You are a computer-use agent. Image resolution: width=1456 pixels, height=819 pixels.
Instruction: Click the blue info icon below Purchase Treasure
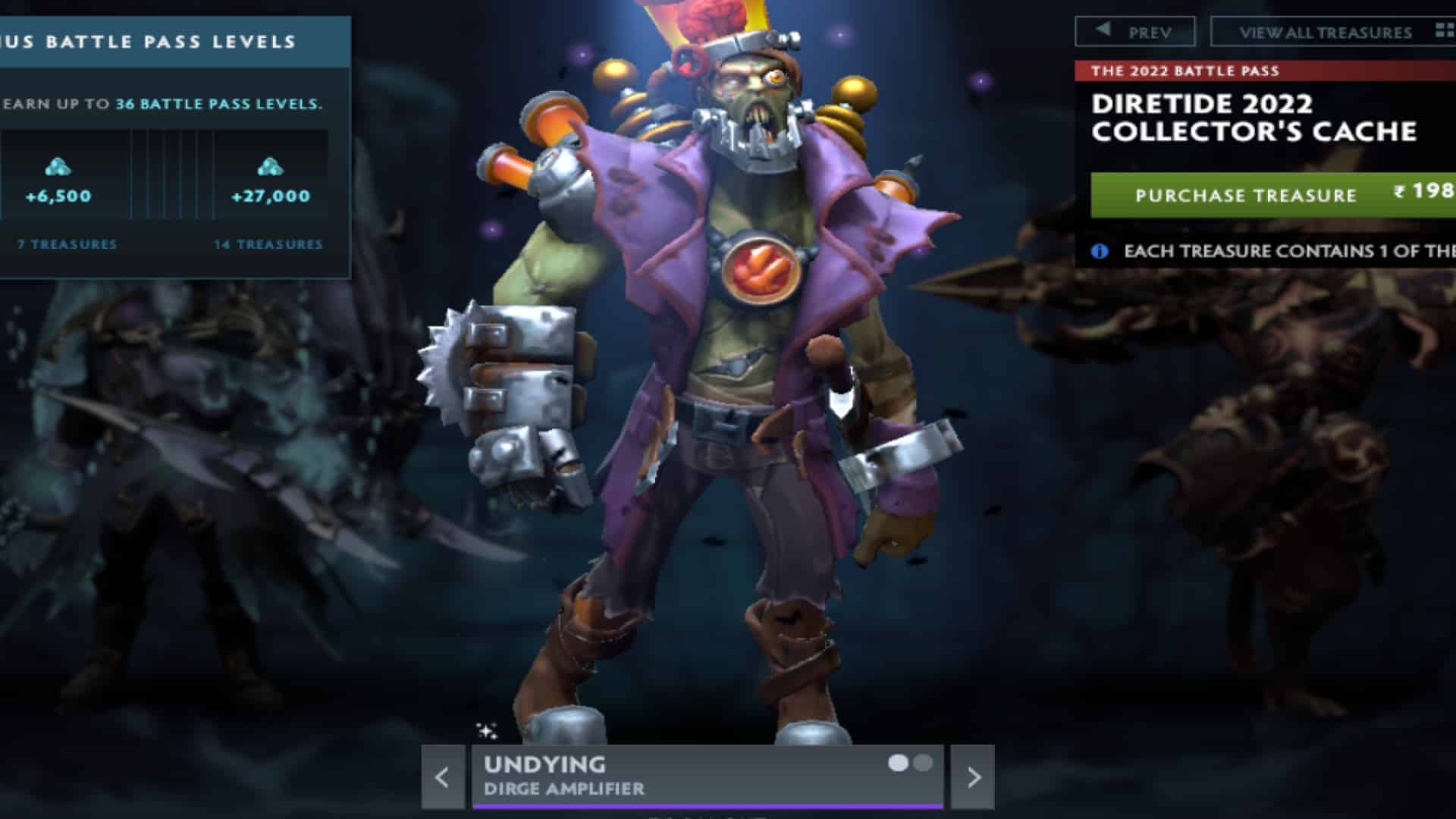tap(1099, 253)
